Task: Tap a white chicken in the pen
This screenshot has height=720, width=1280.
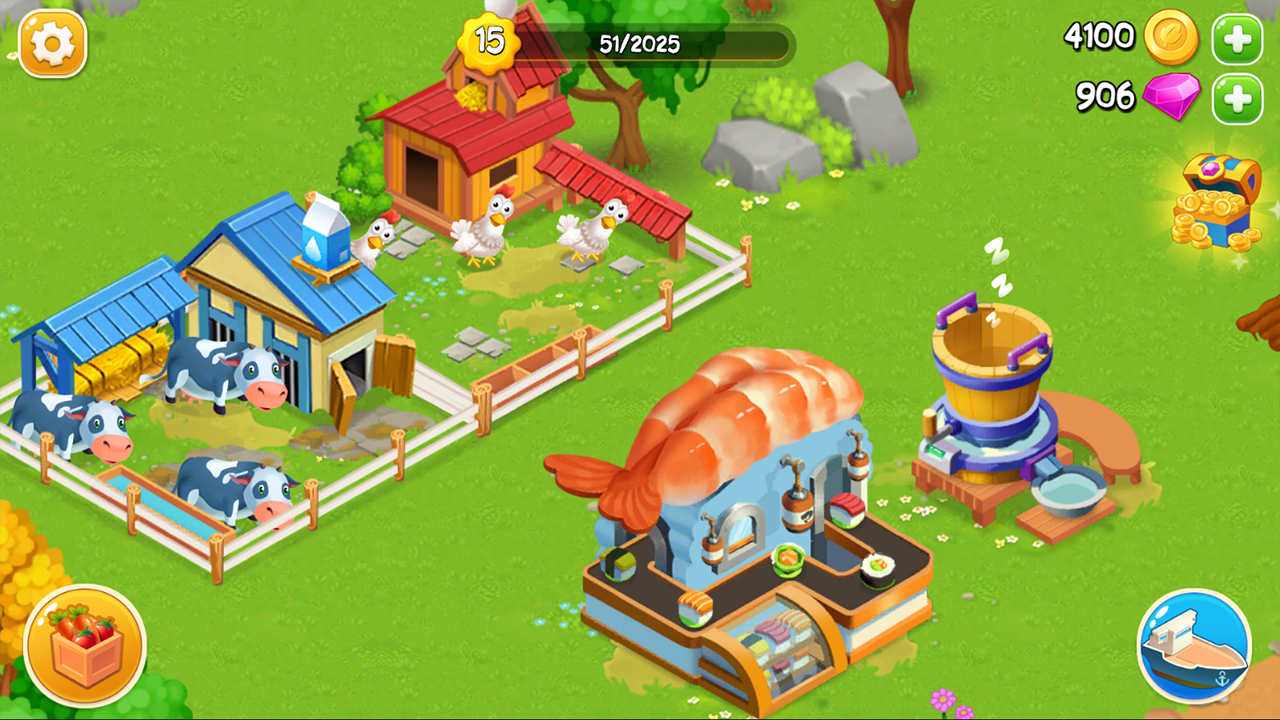Action: point(484,226)
